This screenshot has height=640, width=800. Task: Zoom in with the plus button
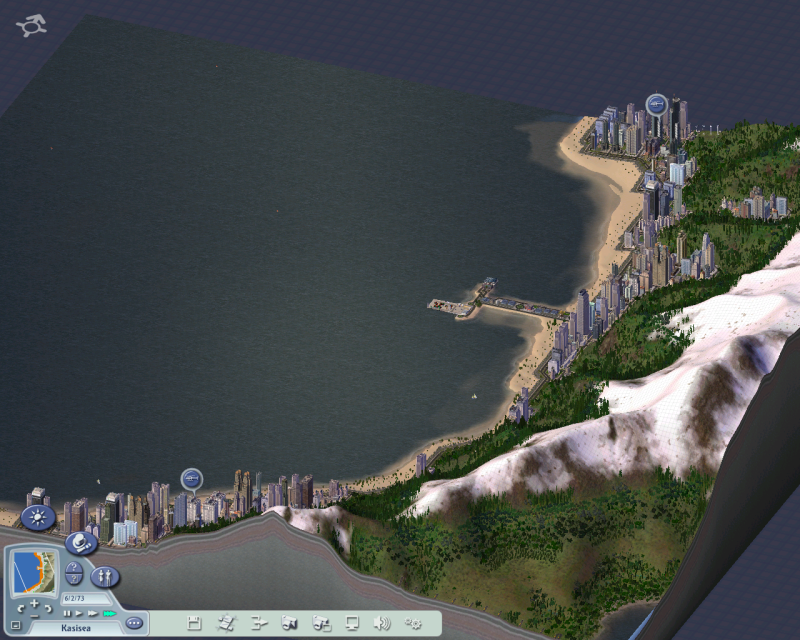34,604
